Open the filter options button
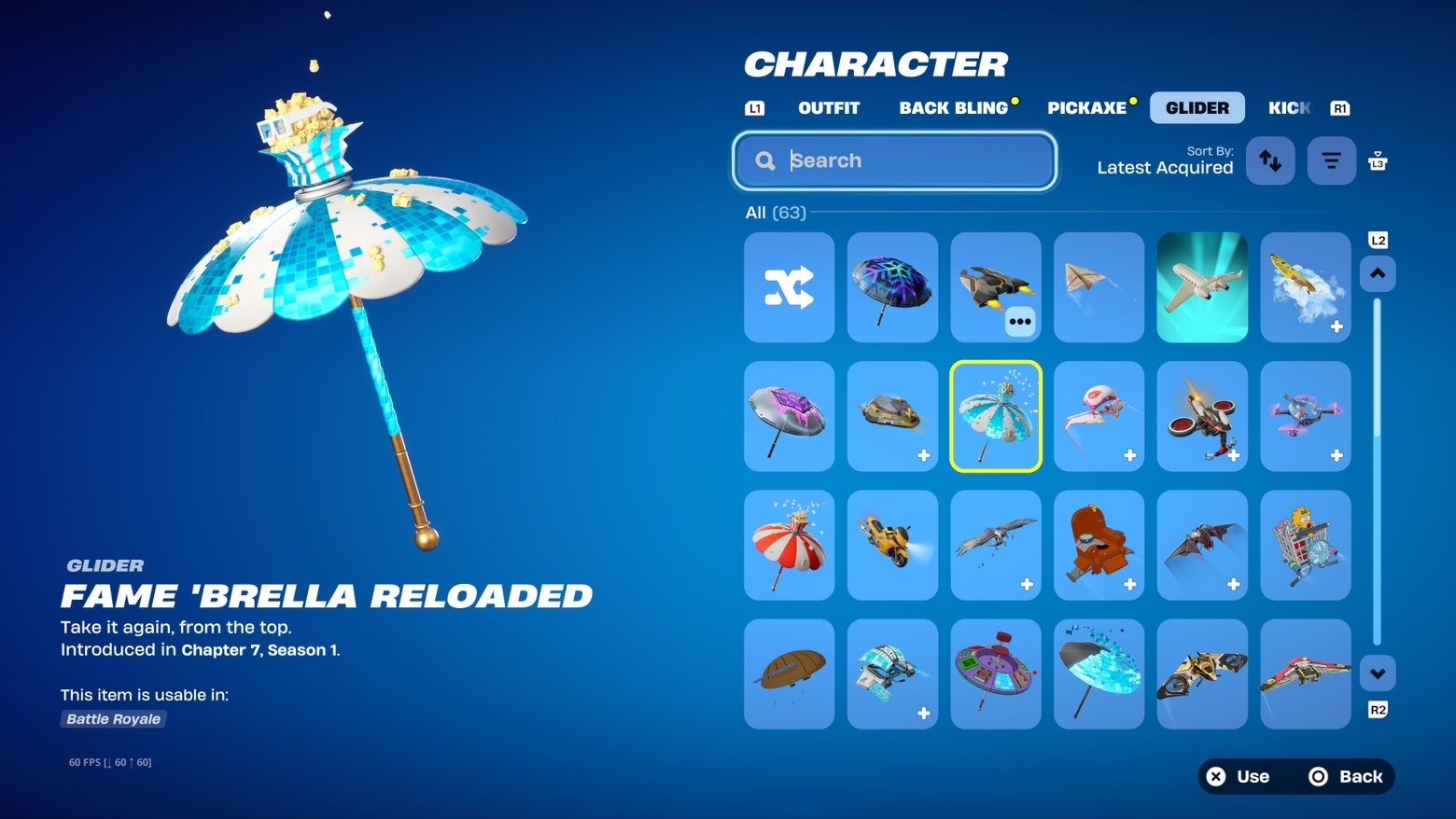The image size is (1456, 819). [1331, 160]
